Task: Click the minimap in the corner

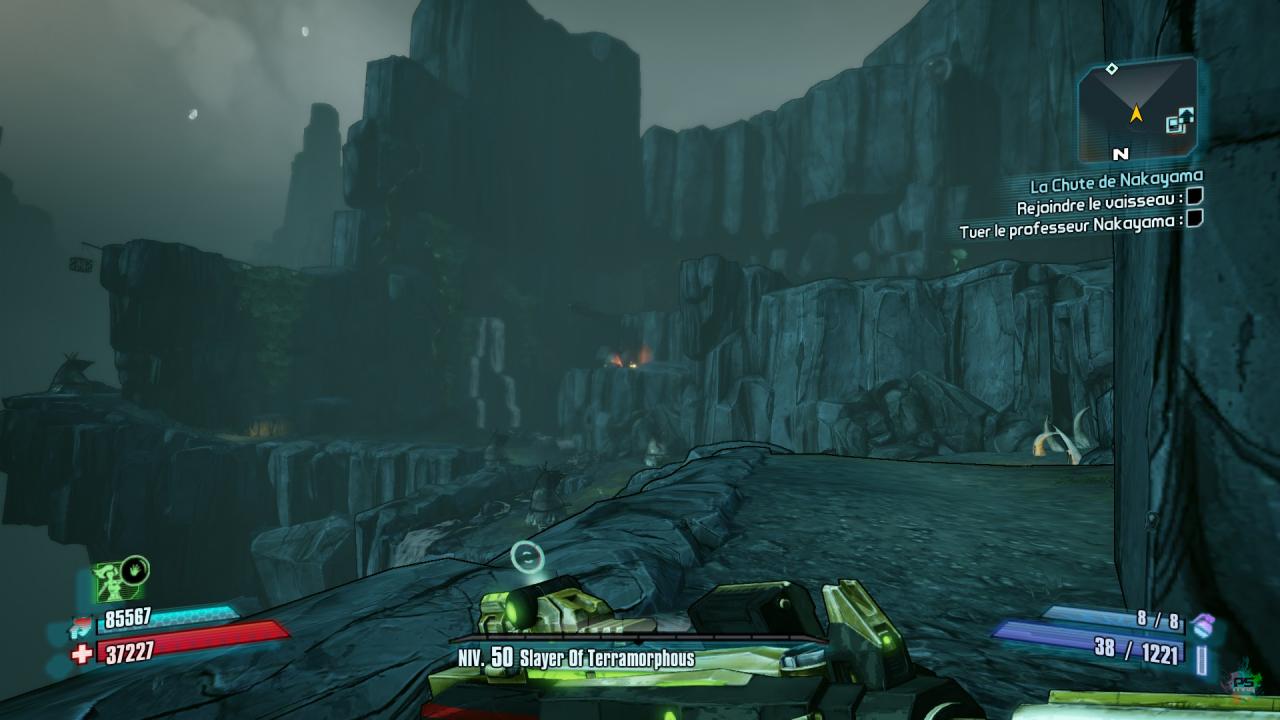Action: 1137,109
